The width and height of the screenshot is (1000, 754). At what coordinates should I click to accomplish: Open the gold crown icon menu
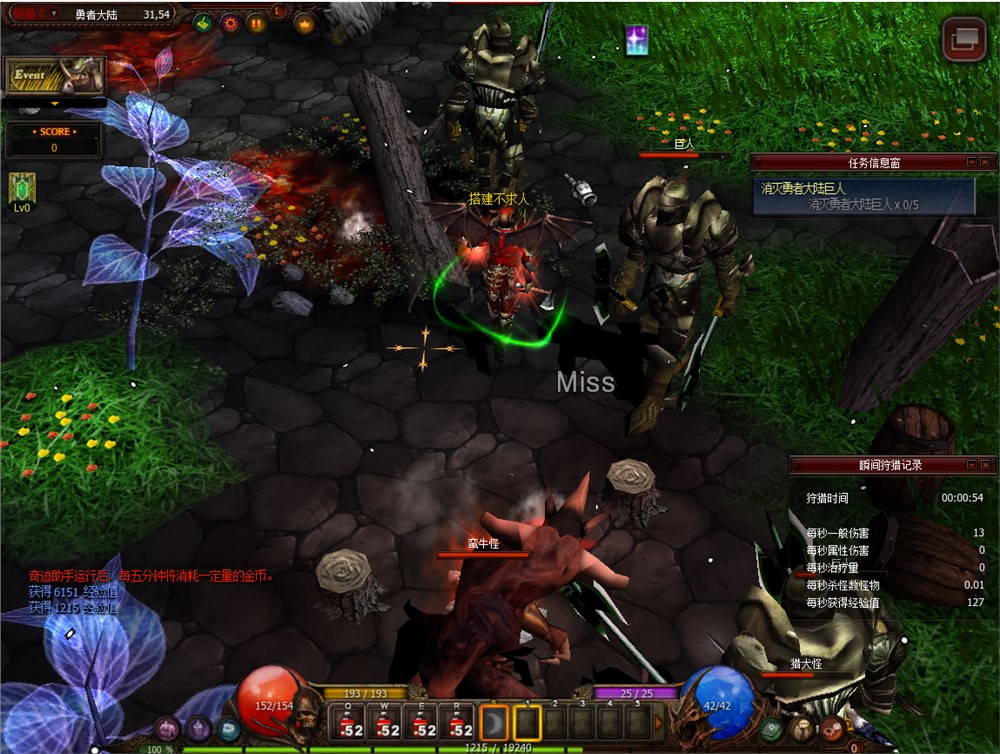pyautogui.click(x=304, y=23)
